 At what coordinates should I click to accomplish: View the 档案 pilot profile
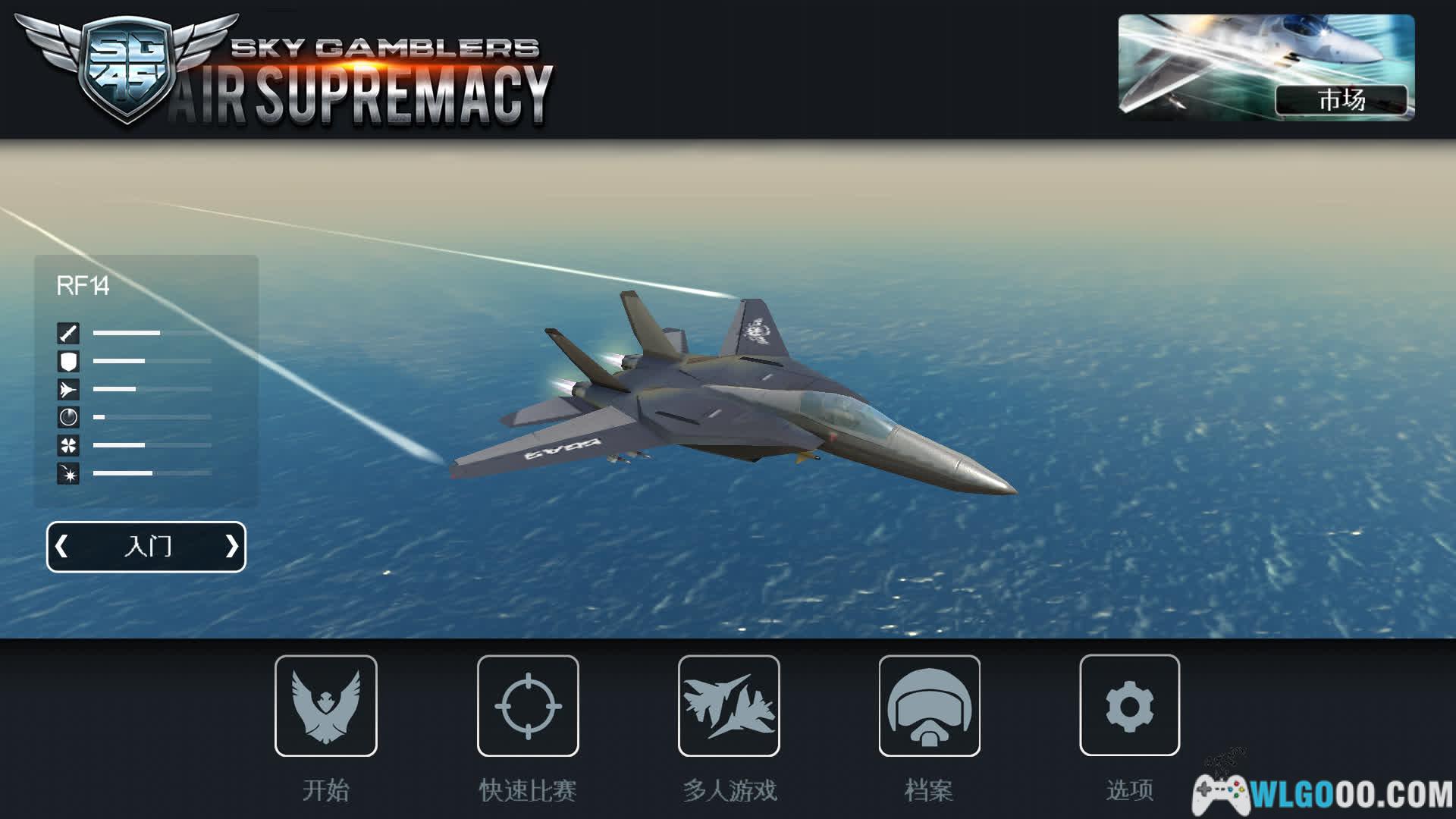point(929,706)
